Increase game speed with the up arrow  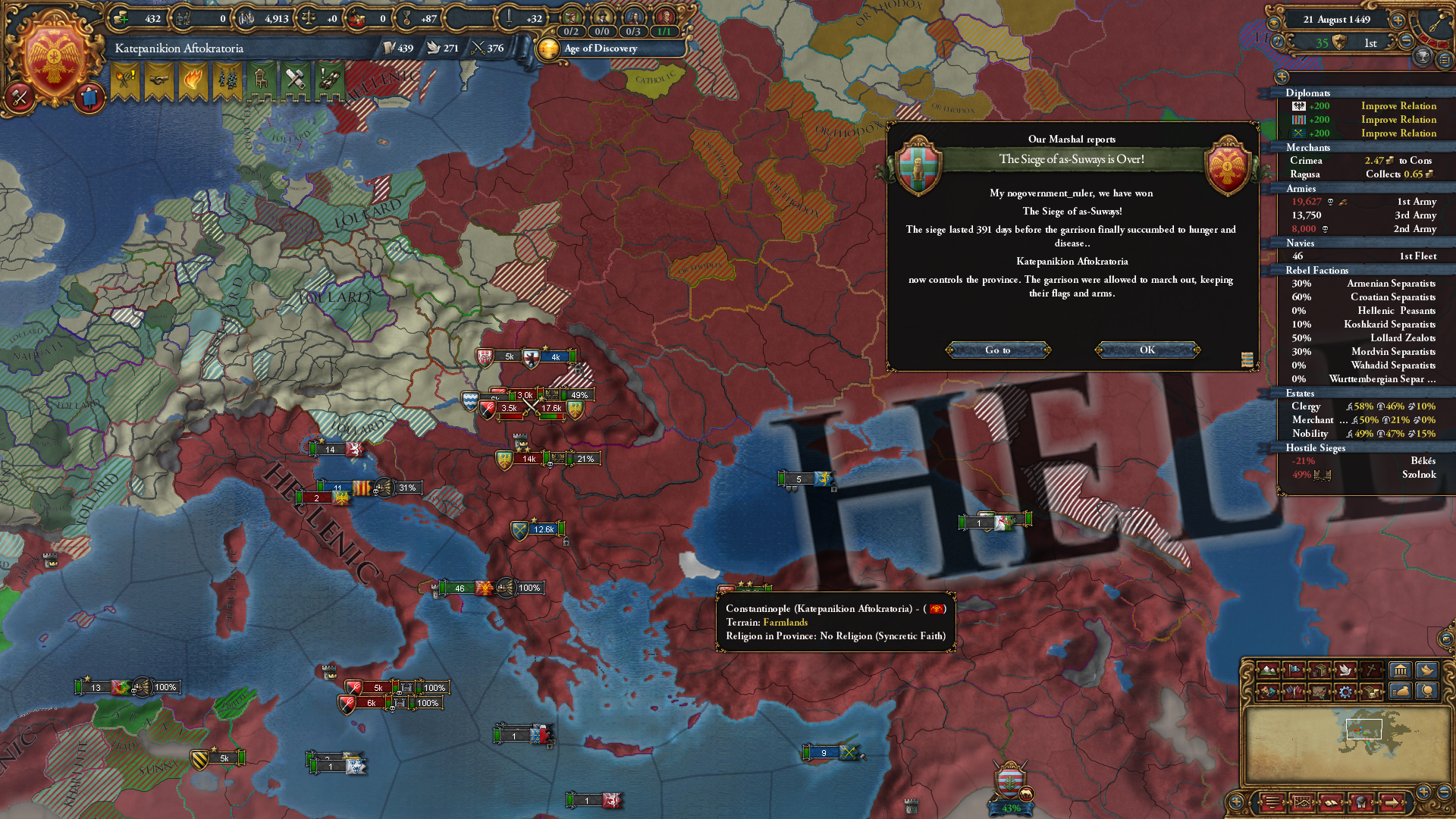[x=1398, y=20]
